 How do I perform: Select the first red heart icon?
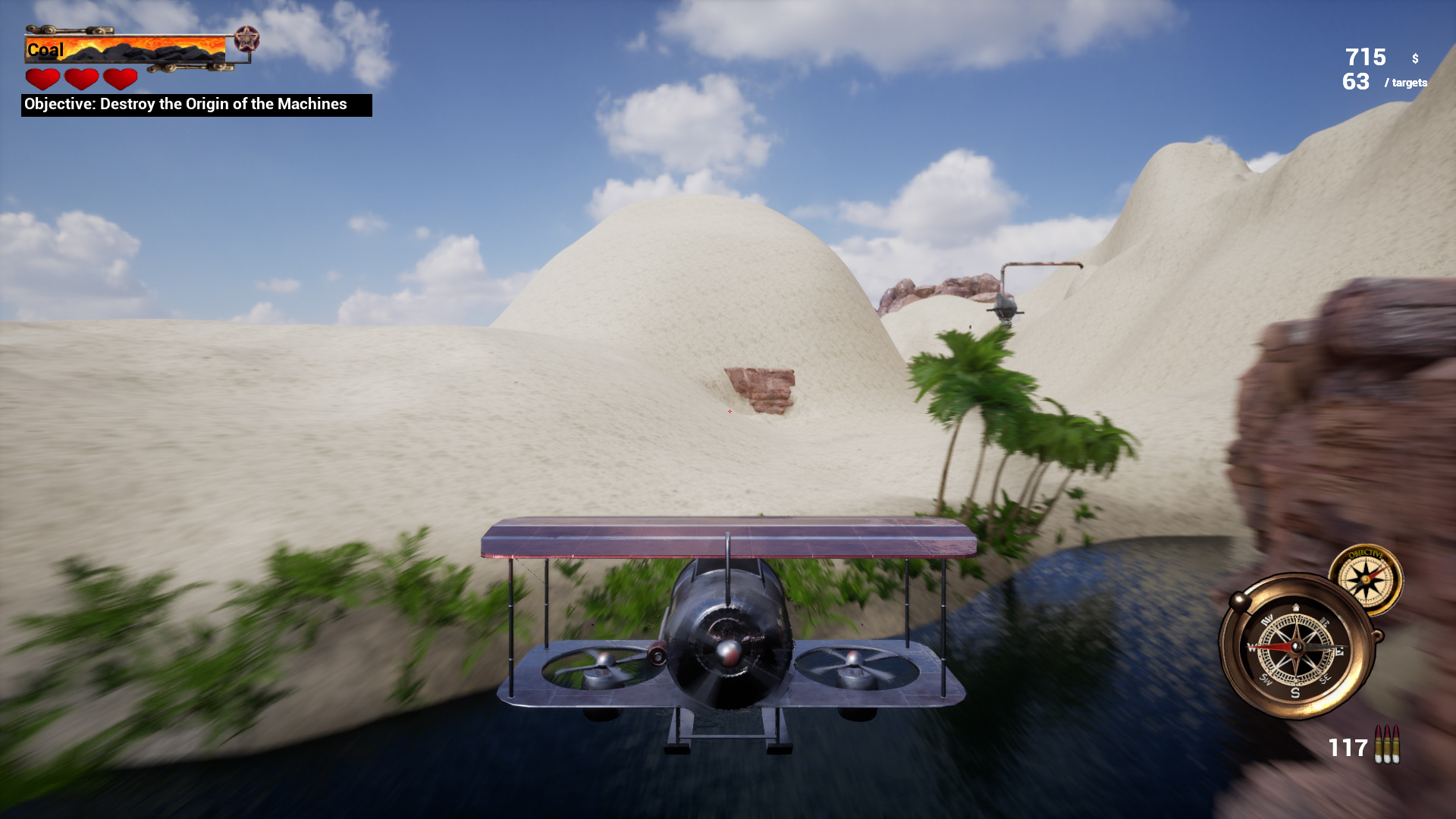click(43, 77)
